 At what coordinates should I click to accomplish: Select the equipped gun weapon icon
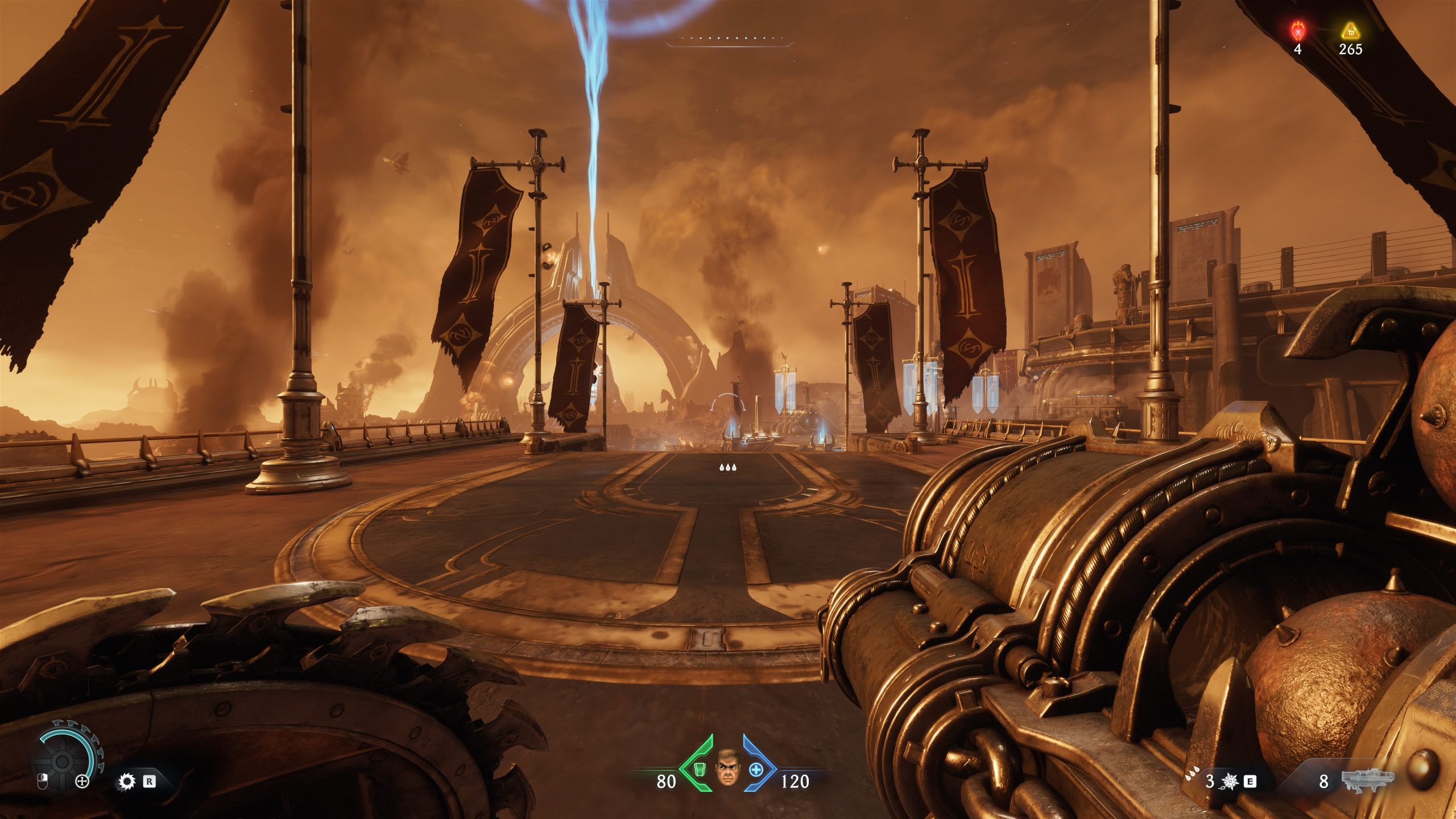[x=1367, y=780]
